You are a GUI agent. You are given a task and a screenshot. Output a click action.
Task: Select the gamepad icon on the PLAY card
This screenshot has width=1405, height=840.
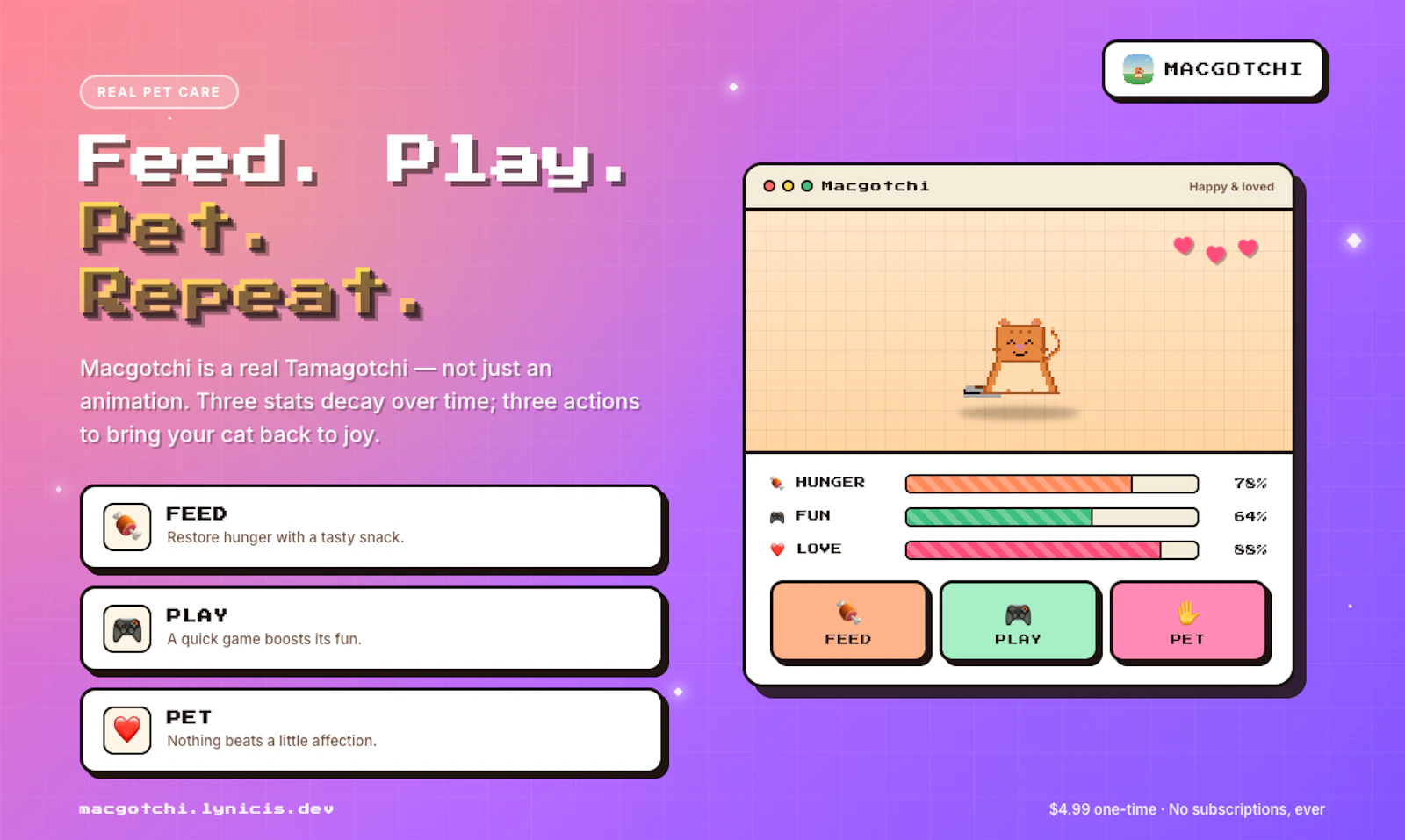126,628
